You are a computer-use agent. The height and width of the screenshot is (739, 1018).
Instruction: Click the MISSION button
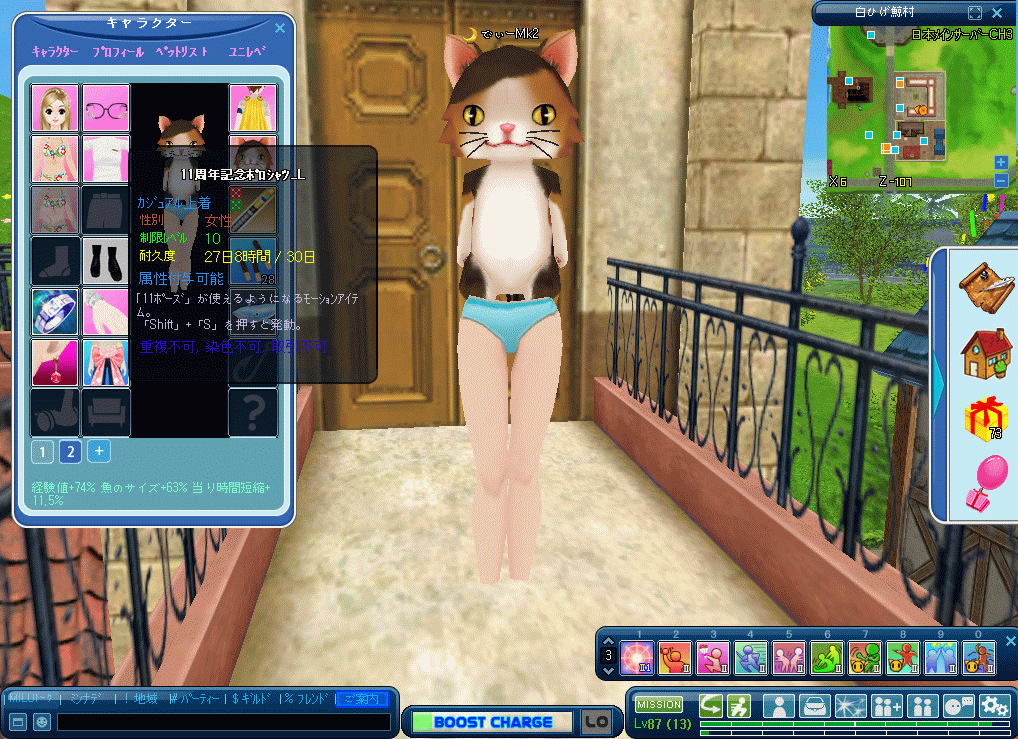[659, 704]
